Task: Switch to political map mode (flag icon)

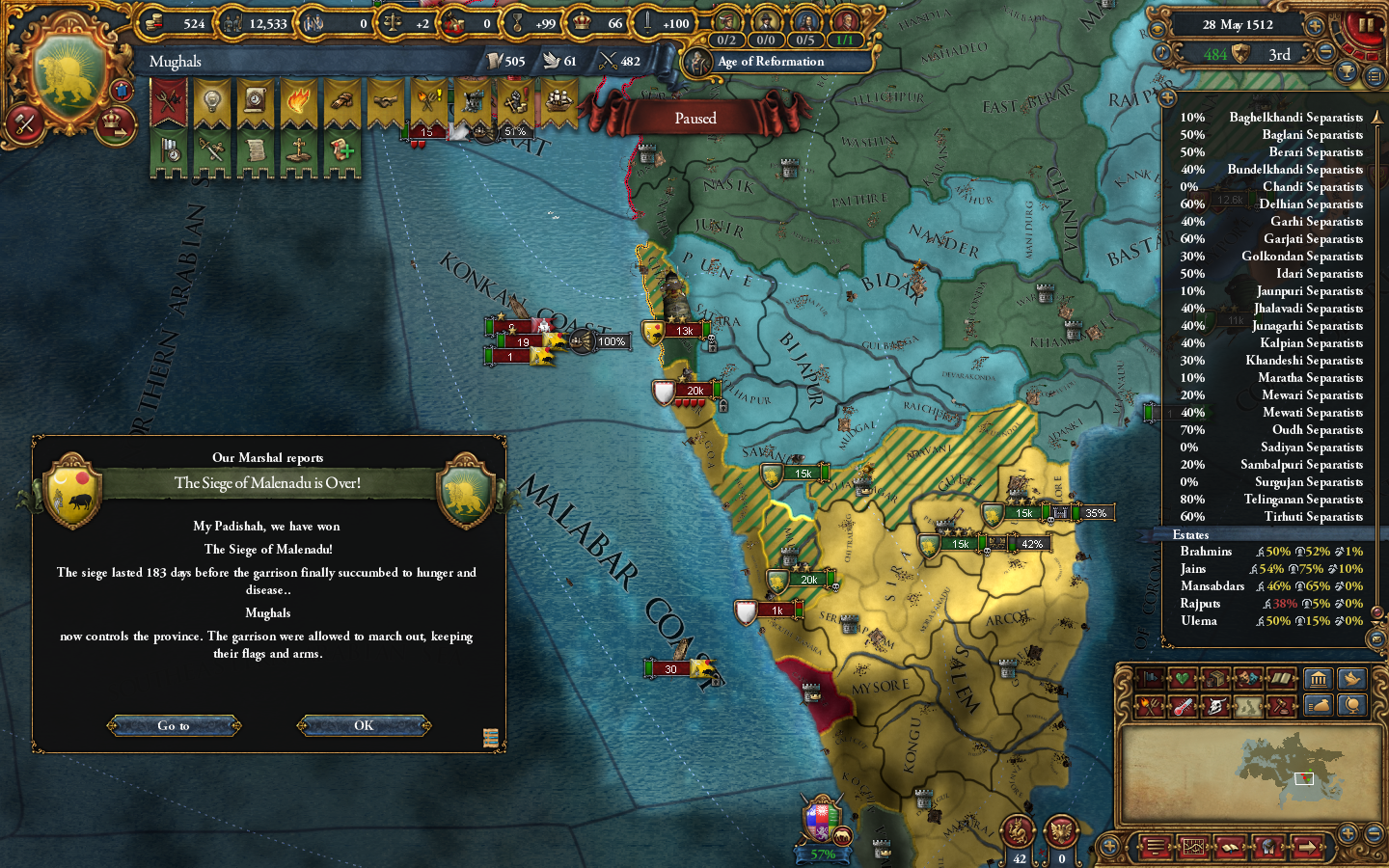Action: tap(1149, 679)
